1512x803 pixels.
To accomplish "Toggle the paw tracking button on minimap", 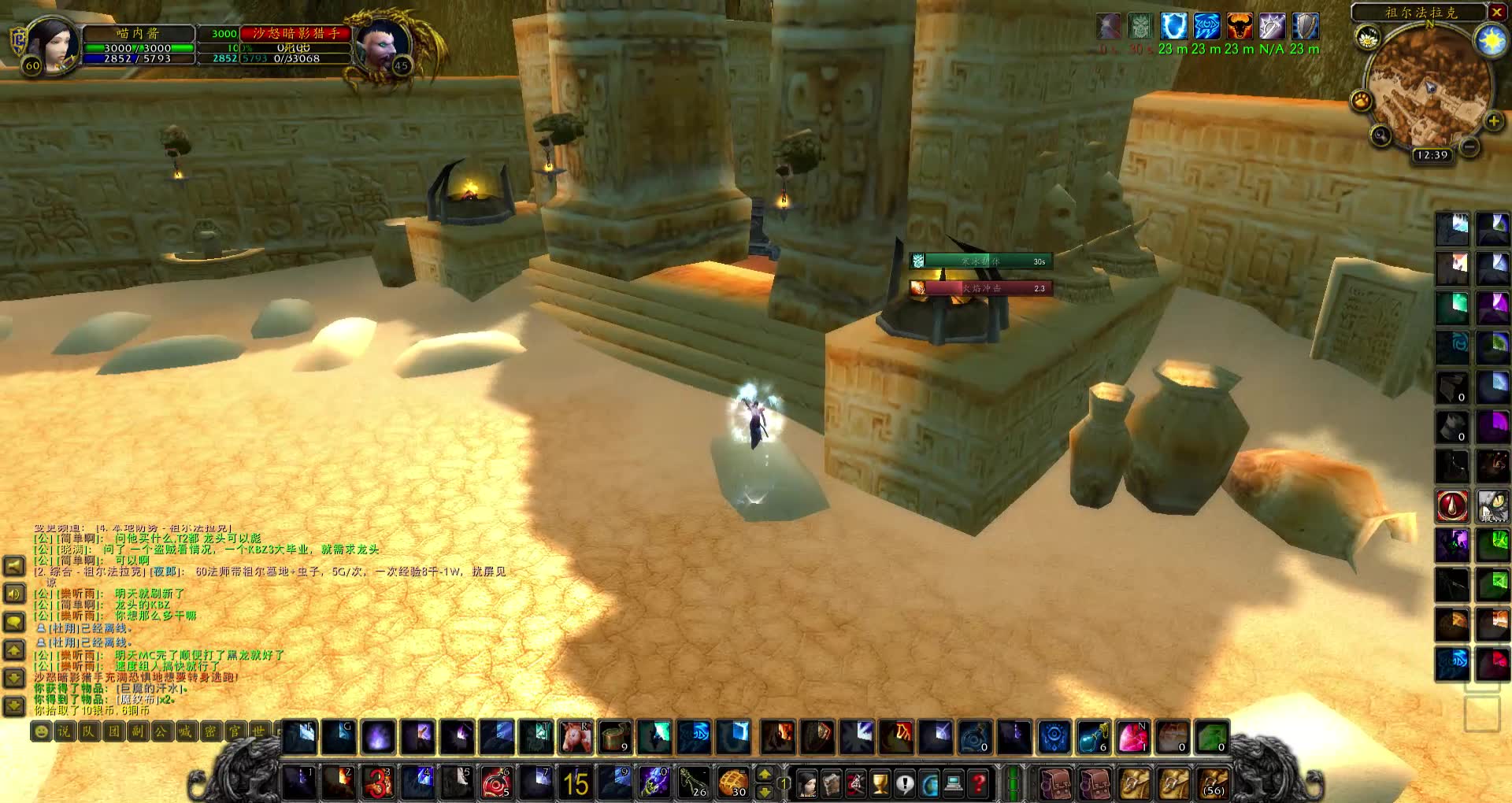I will coord(1362,101).
